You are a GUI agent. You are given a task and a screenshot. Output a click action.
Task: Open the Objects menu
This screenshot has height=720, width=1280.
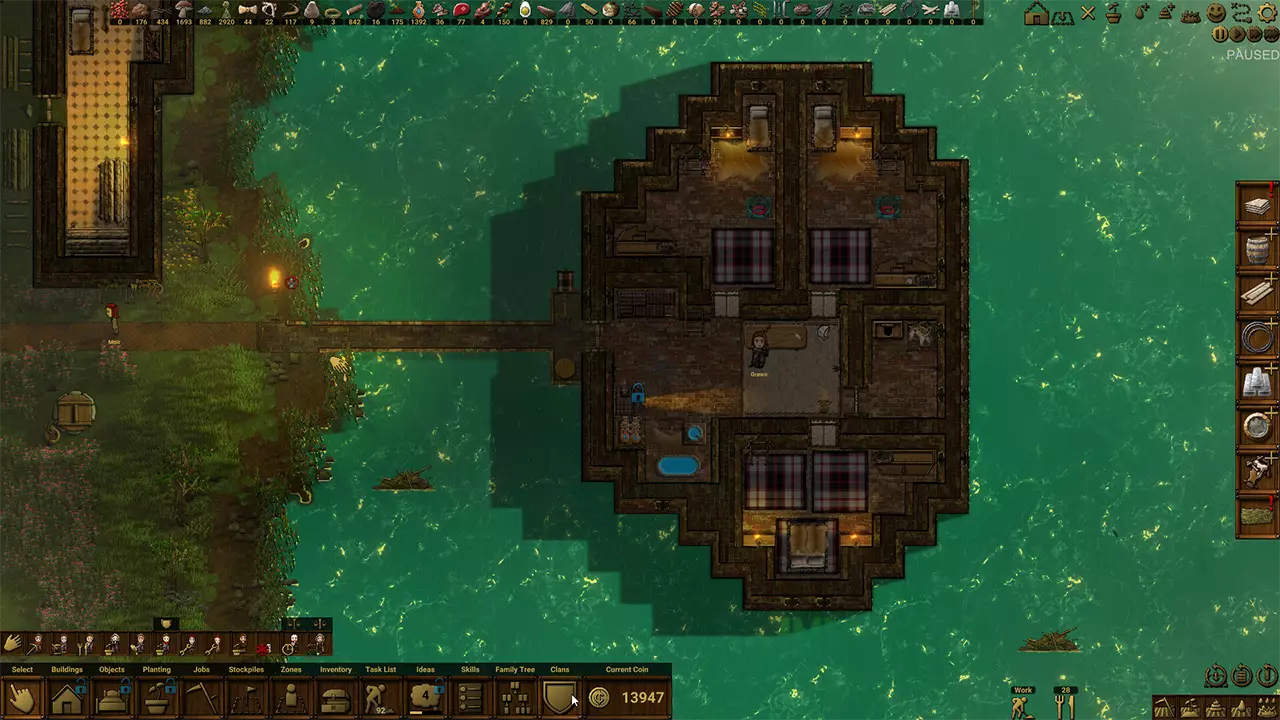(x=112, y=697)
